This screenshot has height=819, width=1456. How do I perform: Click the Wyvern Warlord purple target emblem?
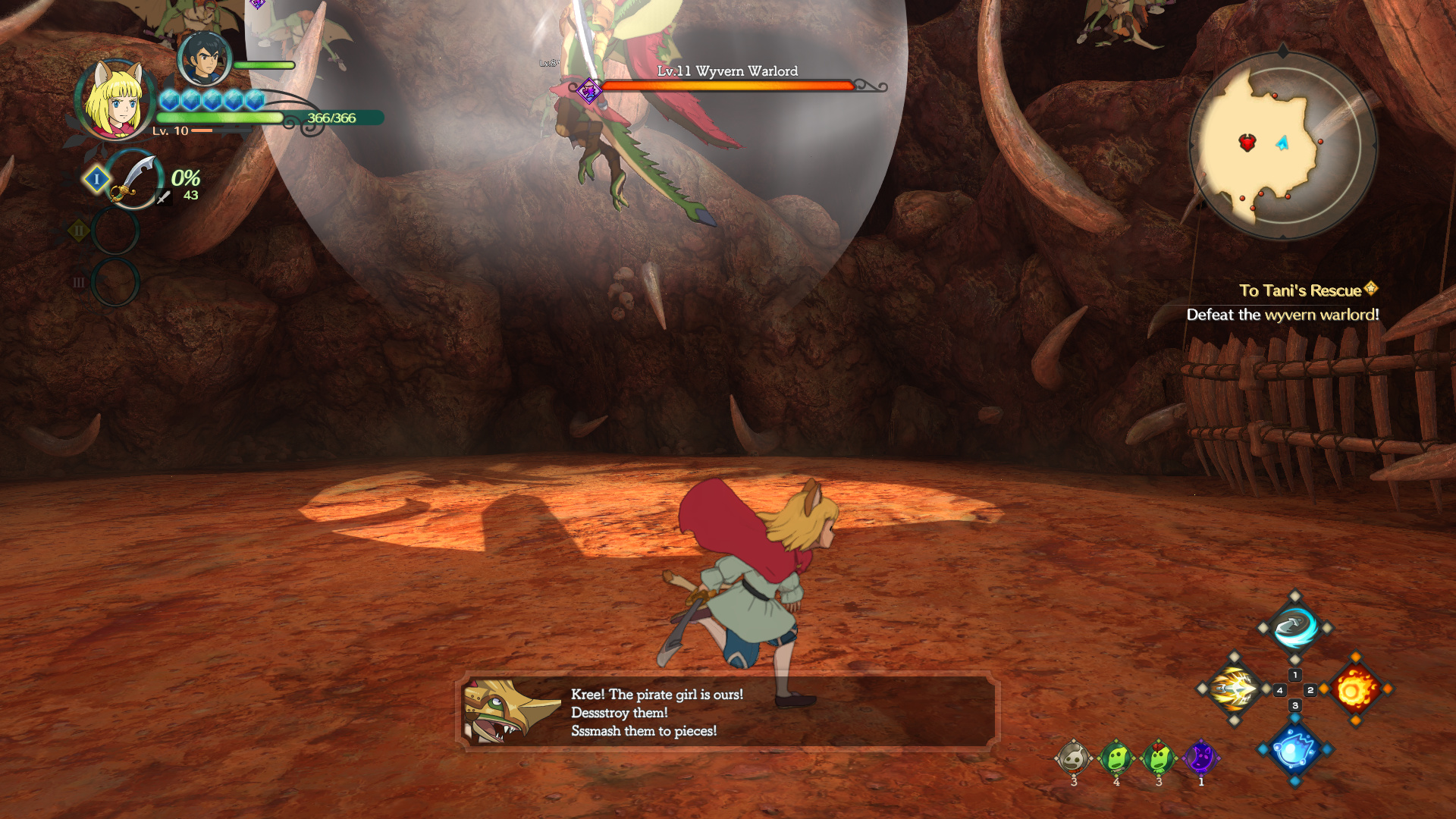tap(589, 91)
